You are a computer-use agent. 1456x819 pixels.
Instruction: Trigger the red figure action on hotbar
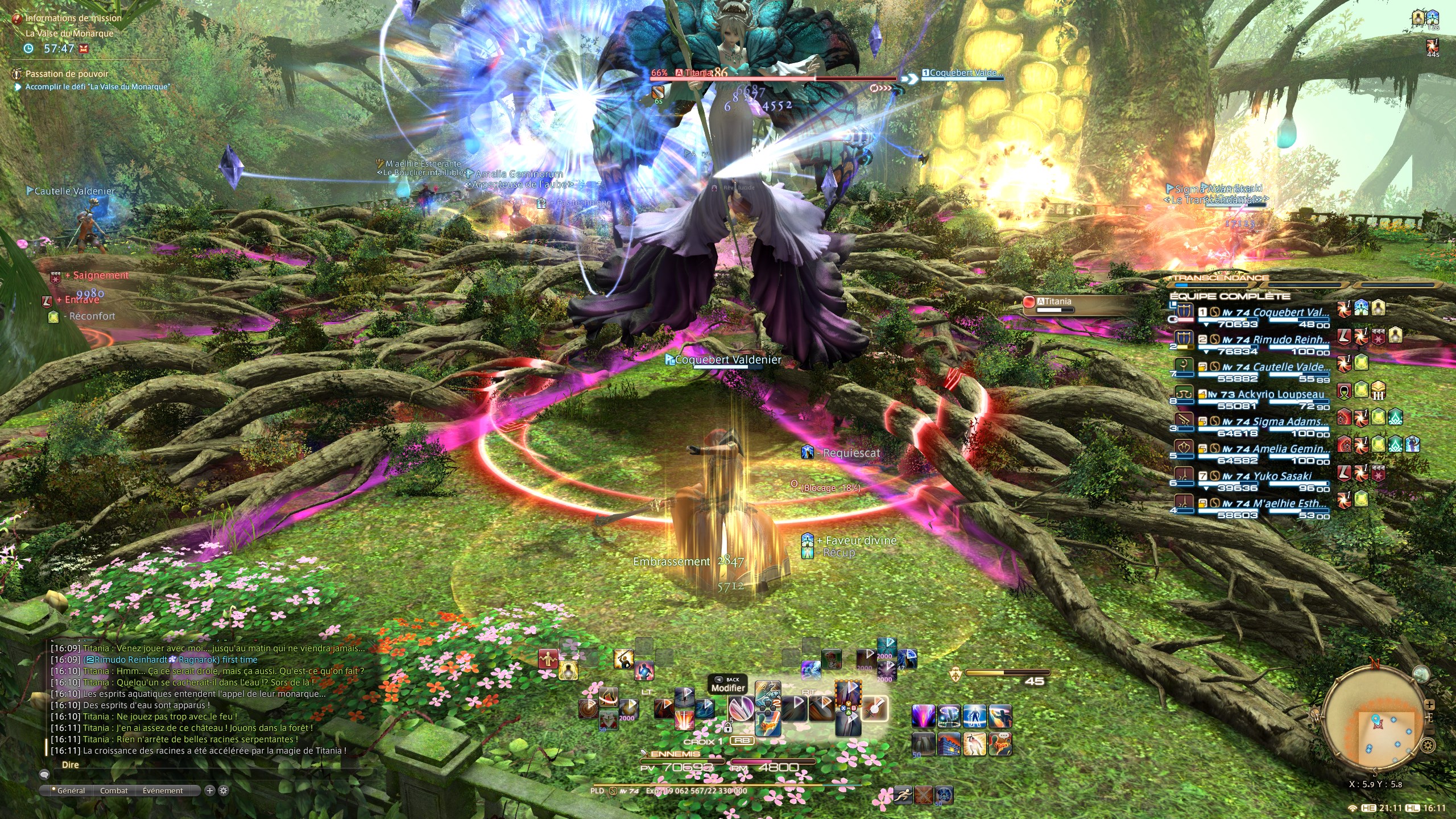tap(548, 659)
